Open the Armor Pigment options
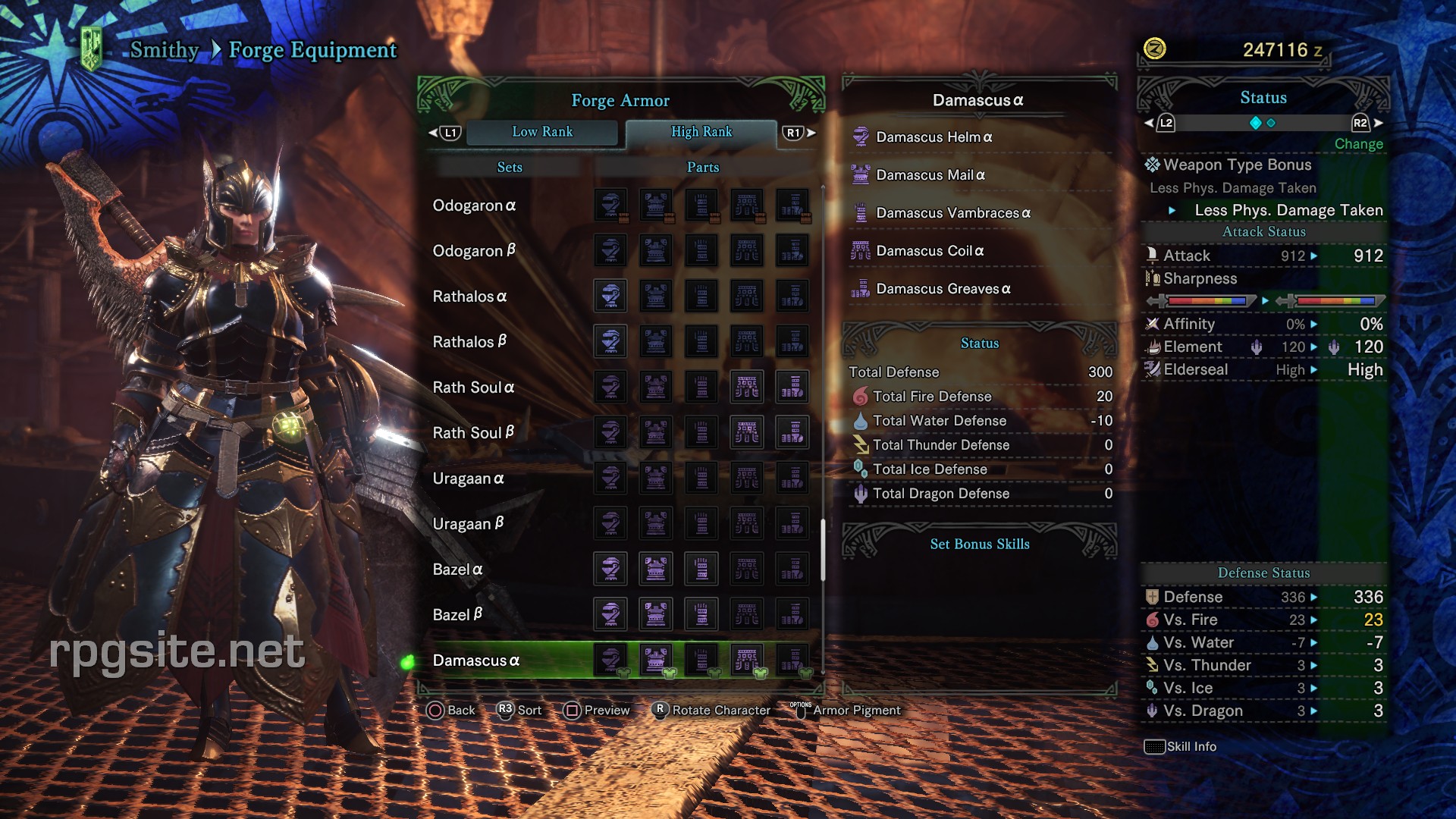 click(855, 710)
